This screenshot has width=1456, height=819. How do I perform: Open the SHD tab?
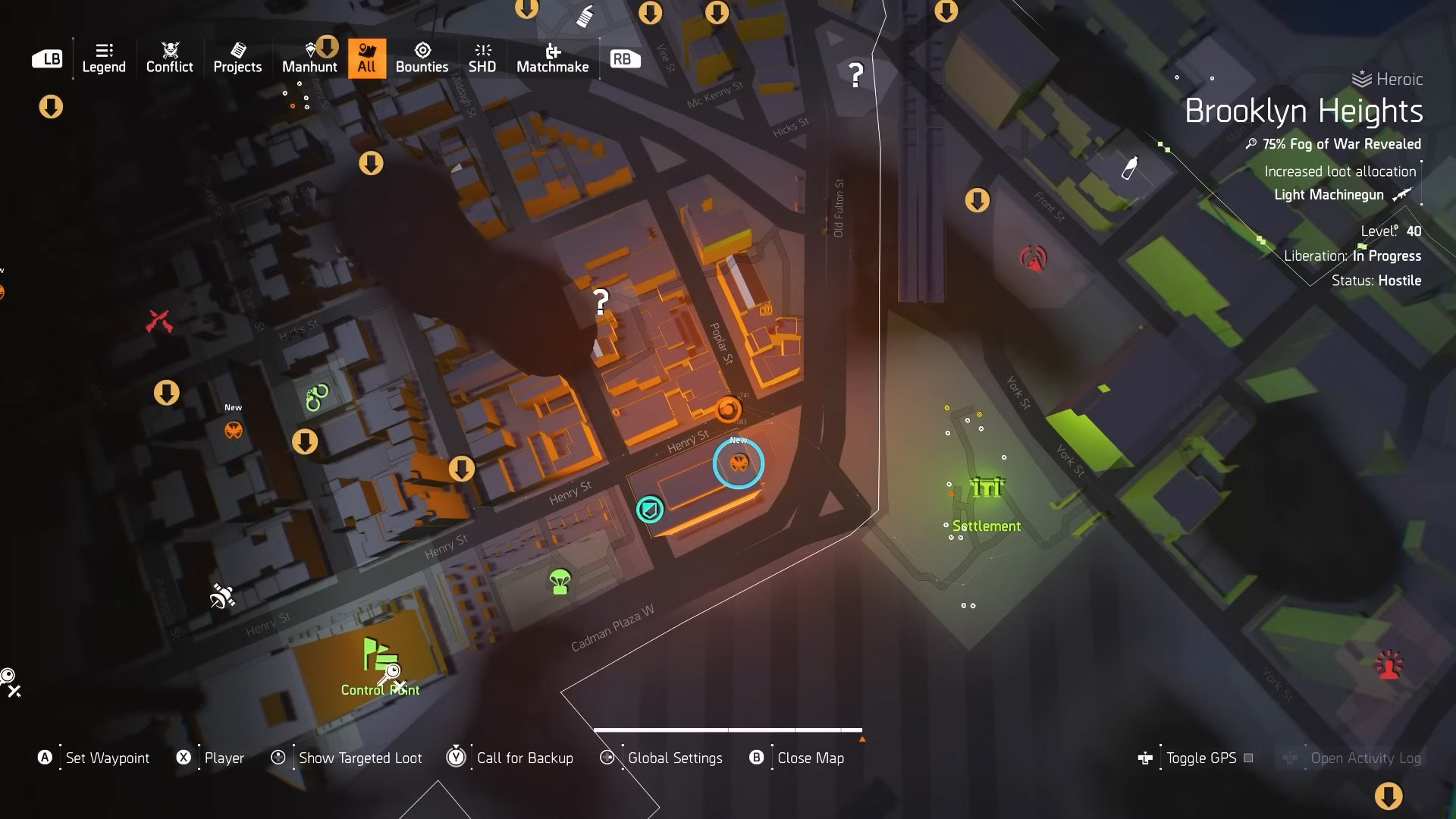(482, 58)
